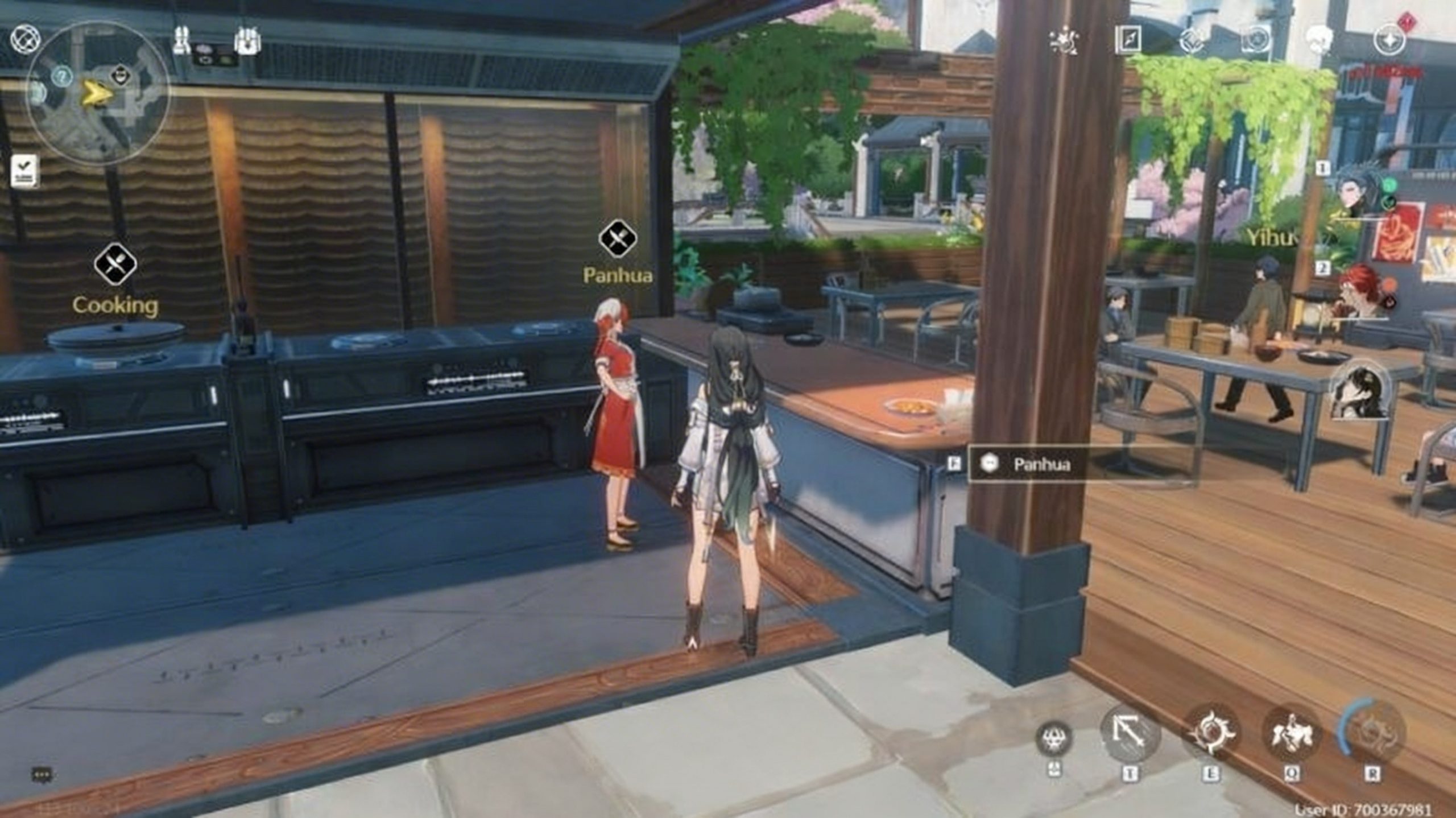
Task: Open the compass guidebook icon
Action: [x=1128, y=40]
